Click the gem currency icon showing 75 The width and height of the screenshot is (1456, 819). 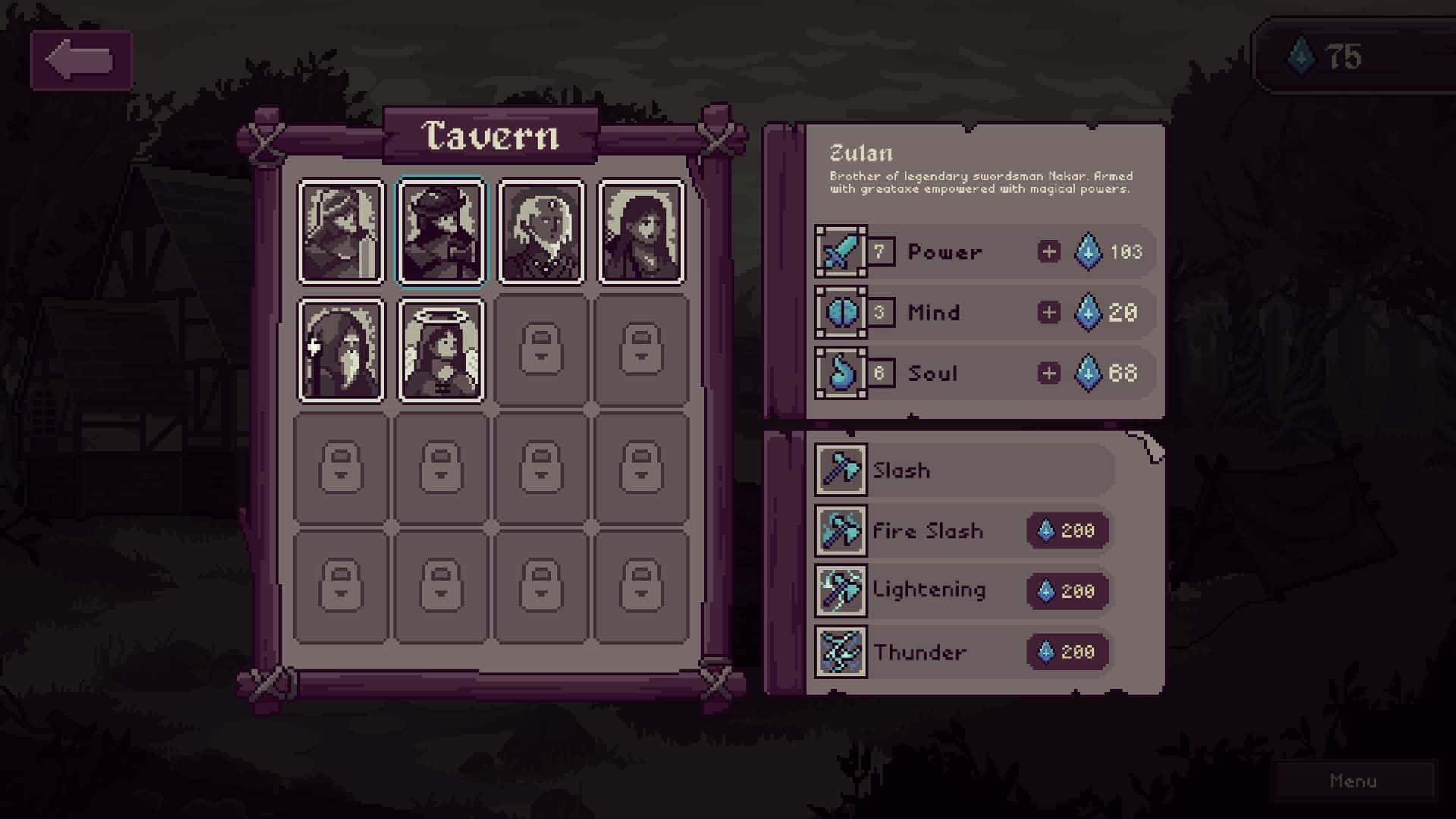1301,56
